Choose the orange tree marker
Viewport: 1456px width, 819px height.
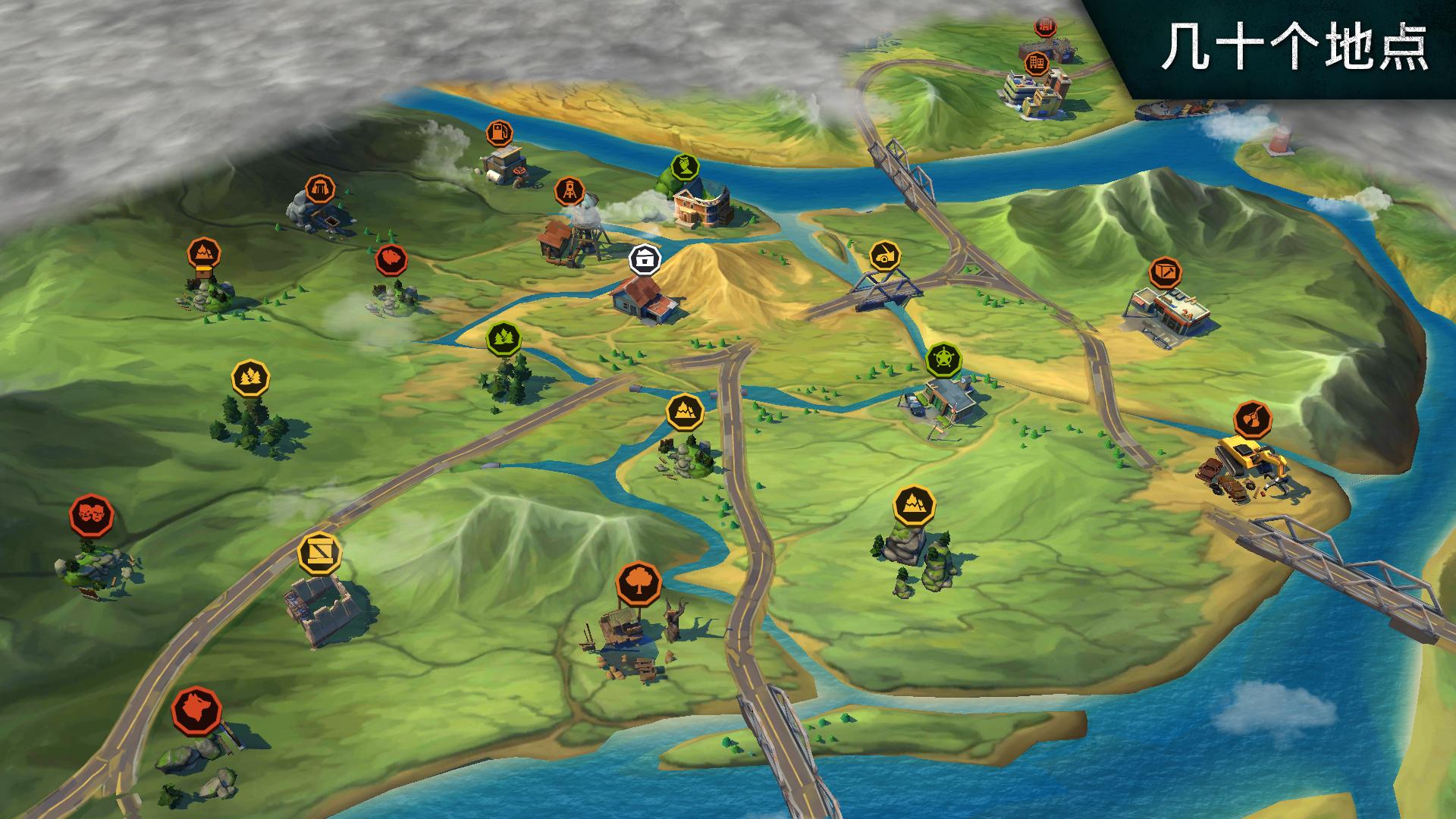639,582
